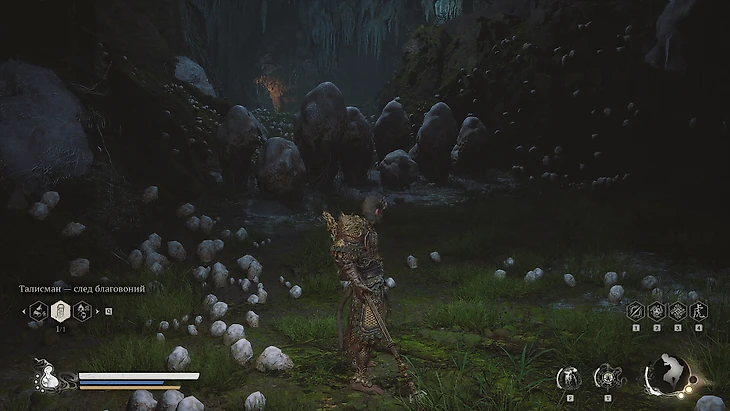Click the left arrow of the item selector
The width and height of the screenshot is (730, 411).
tap(22, 310)
